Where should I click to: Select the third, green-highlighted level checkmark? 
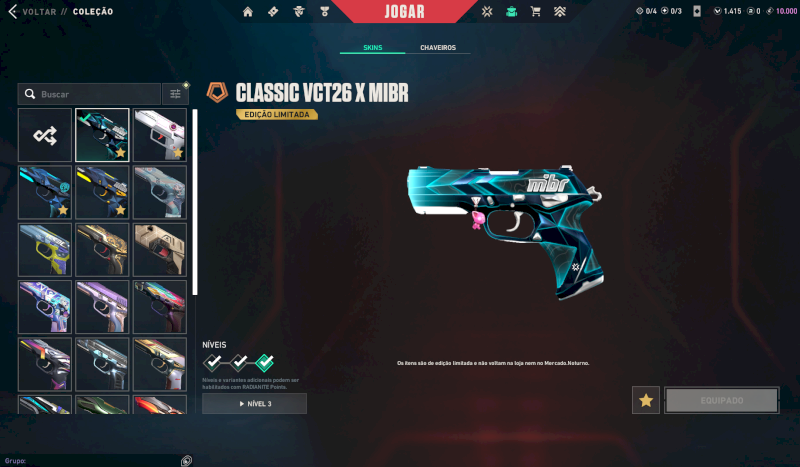tap(265, 363)
